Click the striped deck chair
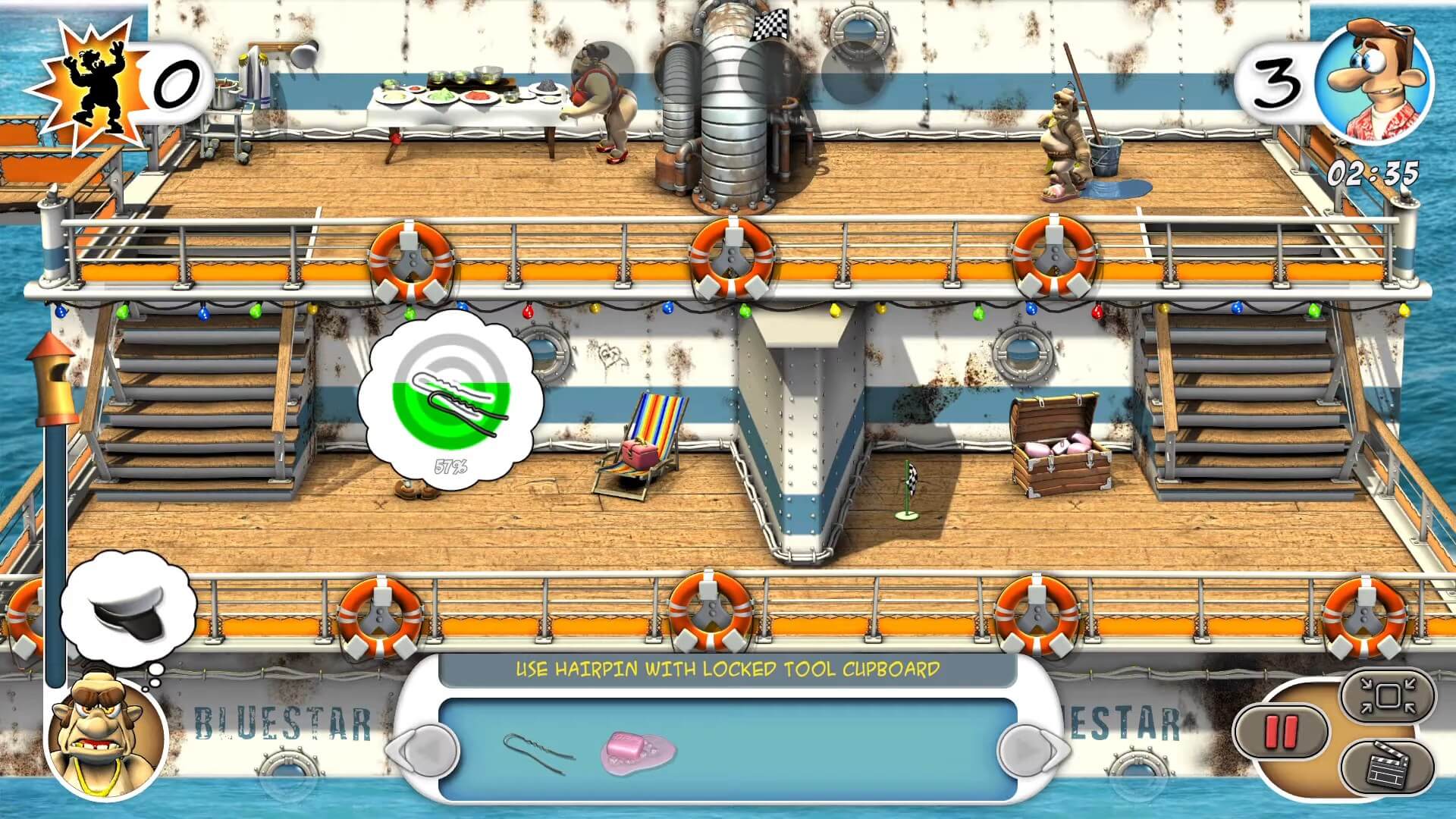The image size is (1456, 819). (641, 440)
